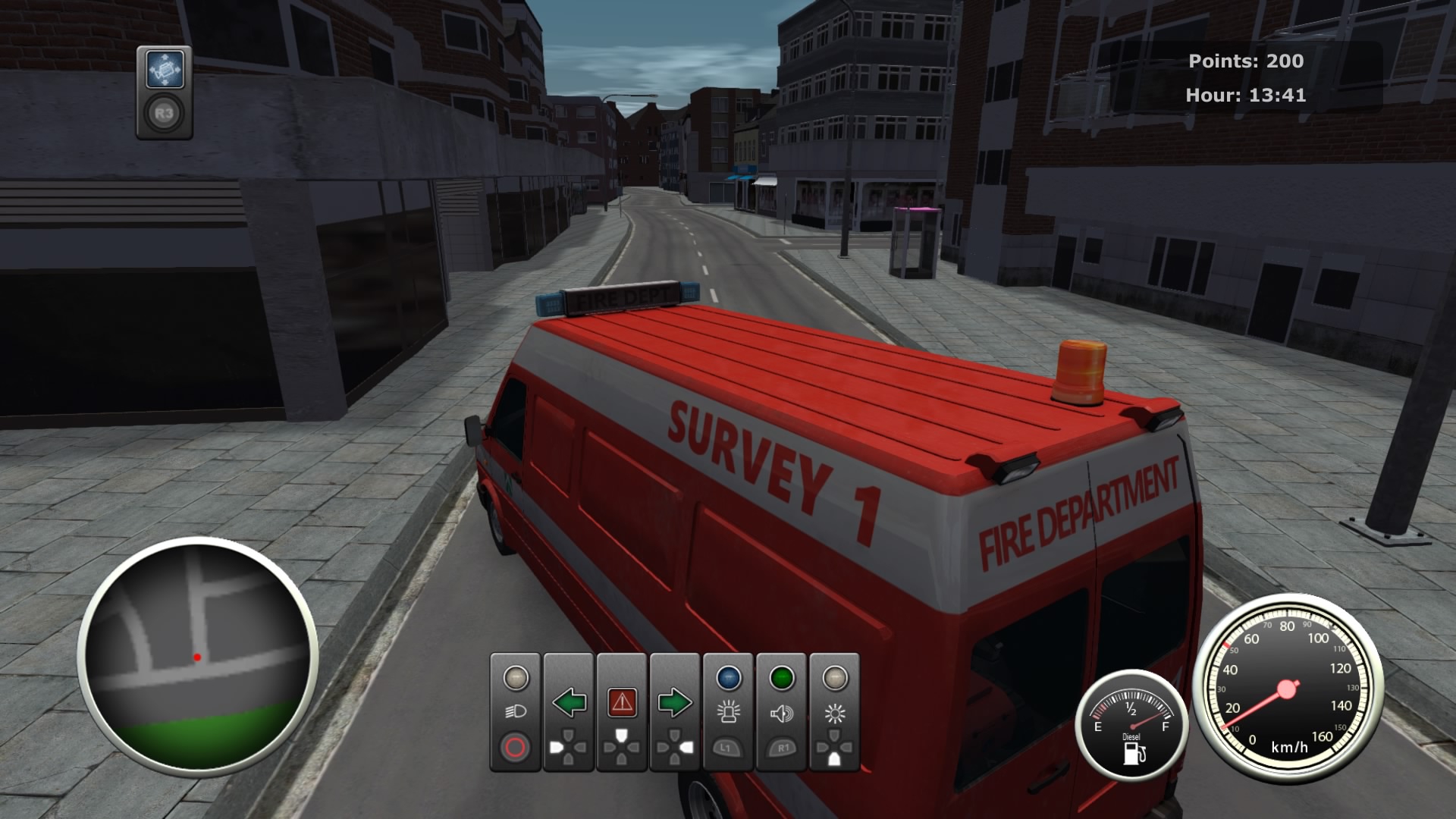Click the Hour: 13:41 clock display

click(1244, 96)
